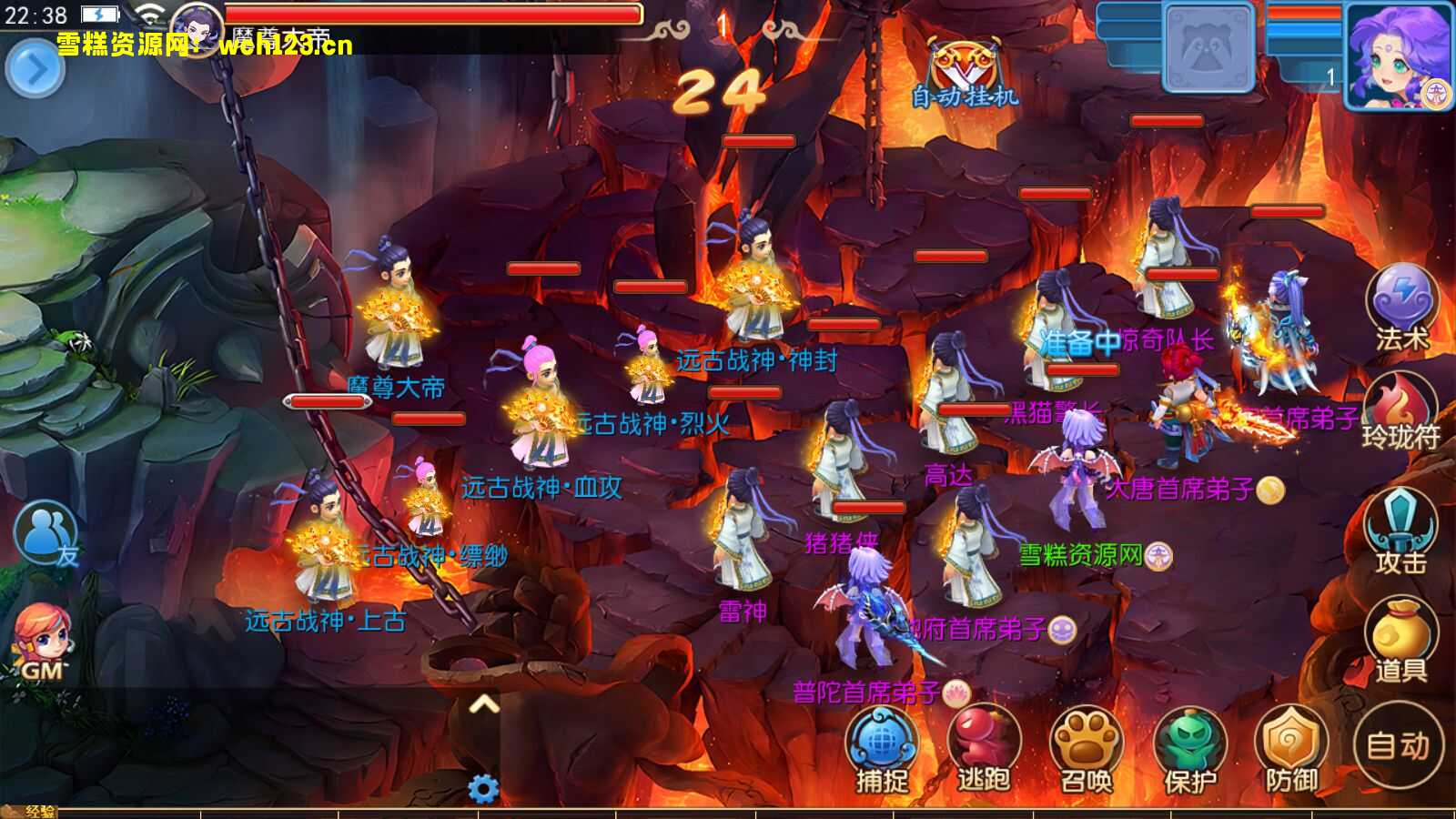Screen dimensions: 1456x819
Task: Open the friends list icon
Action: [x=45, y=534]
